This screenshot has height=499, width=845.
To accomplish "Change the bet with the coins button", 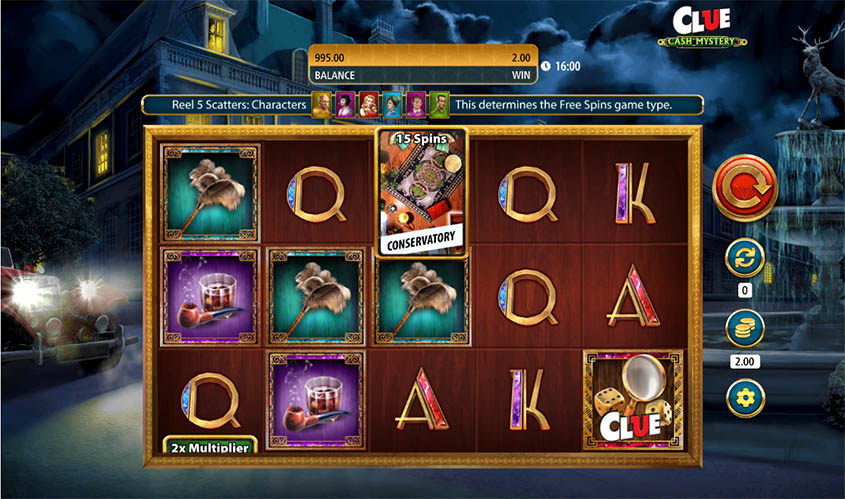I will pyautogui.click(x=744, y=328).
